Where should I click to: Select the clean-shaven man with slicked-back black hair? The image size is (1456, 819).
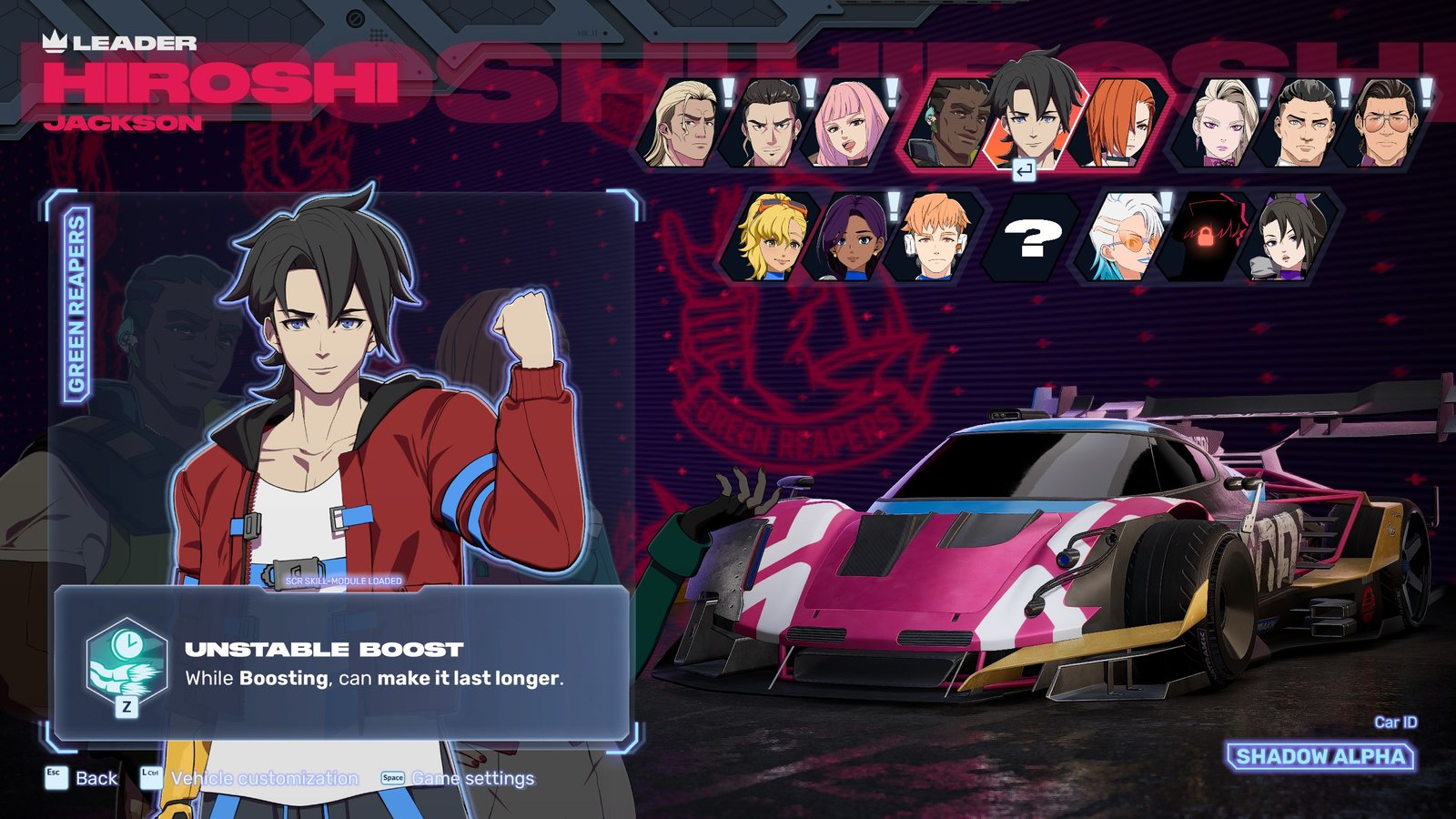pos(1303,125)
